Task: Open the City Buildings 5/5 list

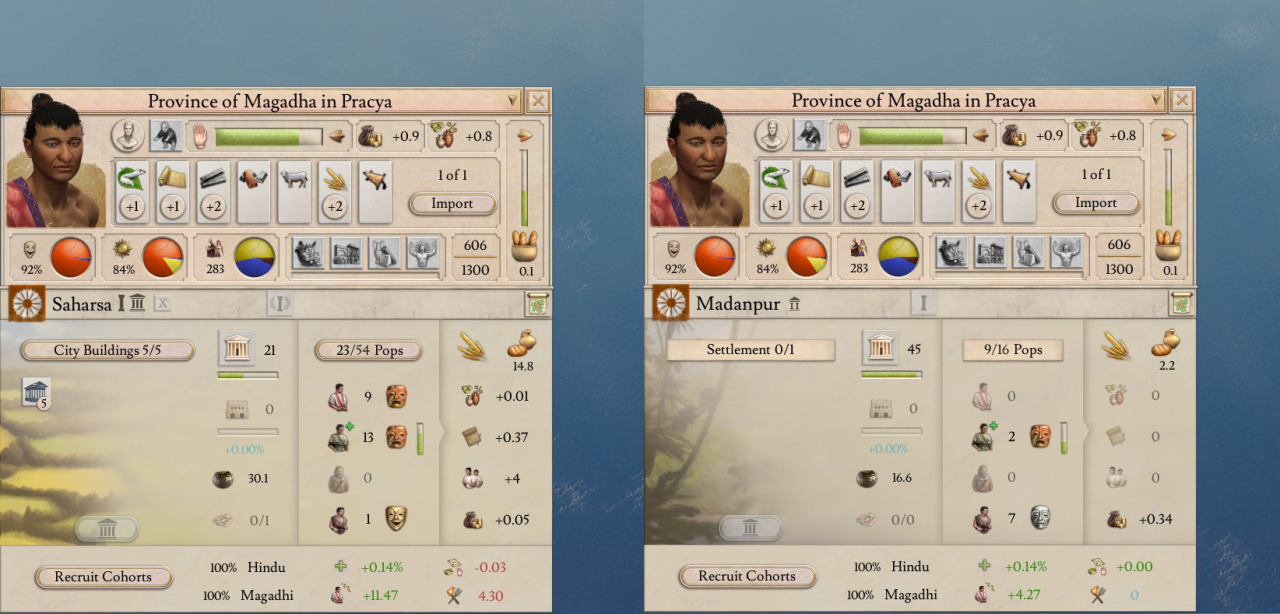Action: [x=108, y=351]
